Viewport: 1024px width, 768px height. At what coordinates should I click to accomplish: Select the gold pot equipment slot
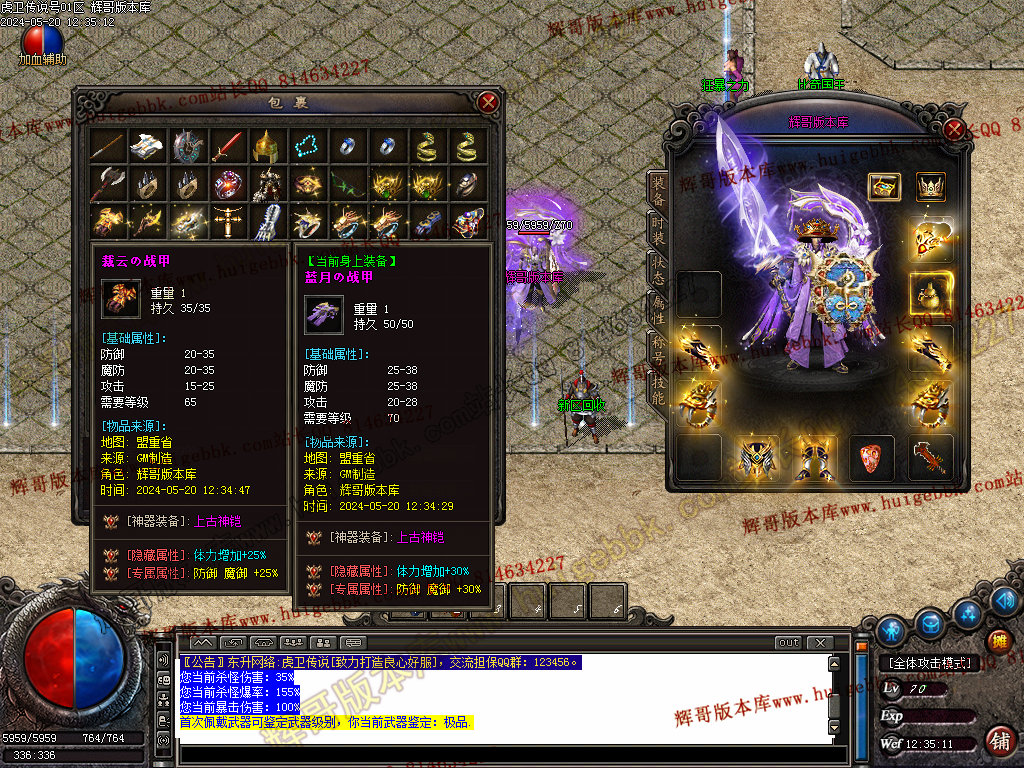(x=931, y=294)
